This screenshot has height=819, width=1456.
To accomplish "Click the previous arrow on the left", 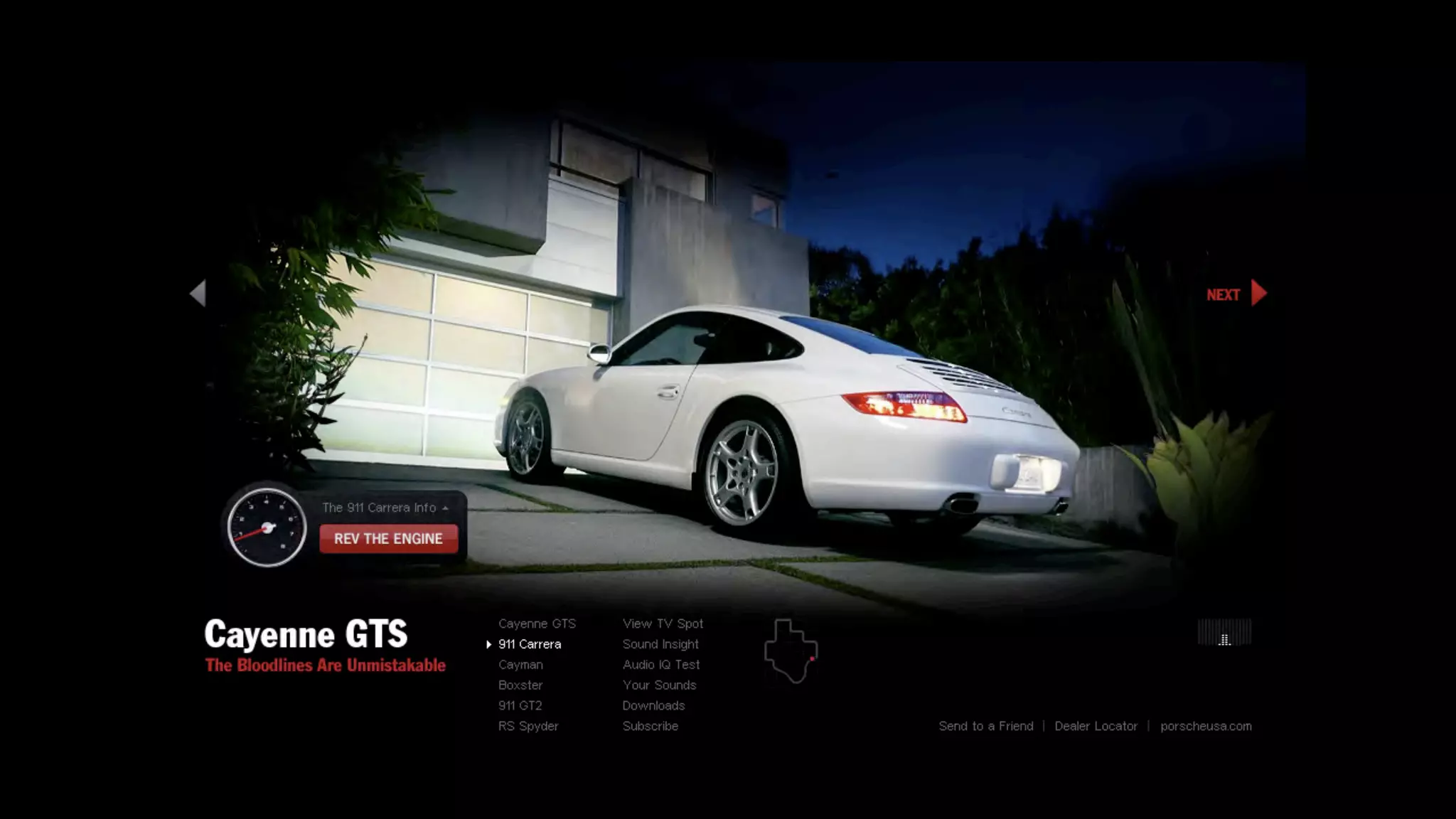I will [x=198, y=293].
